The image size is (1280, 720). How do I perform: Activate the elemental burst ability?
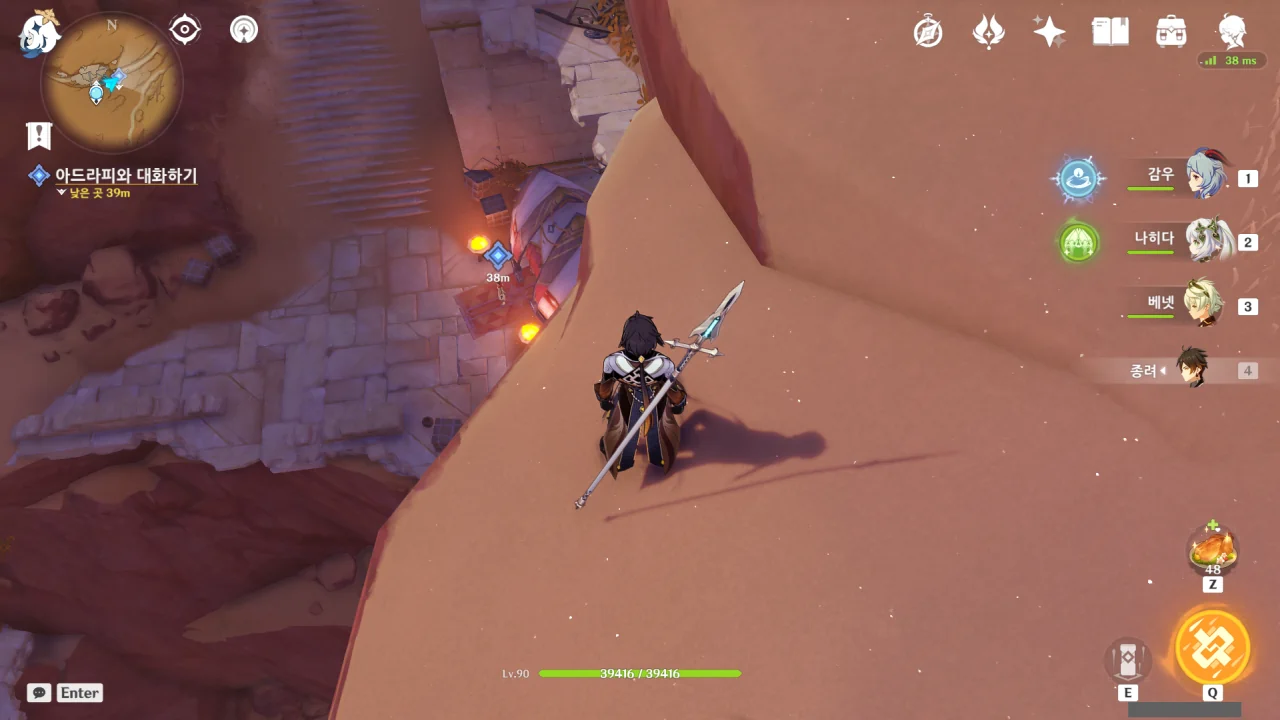click(1212, 647)
